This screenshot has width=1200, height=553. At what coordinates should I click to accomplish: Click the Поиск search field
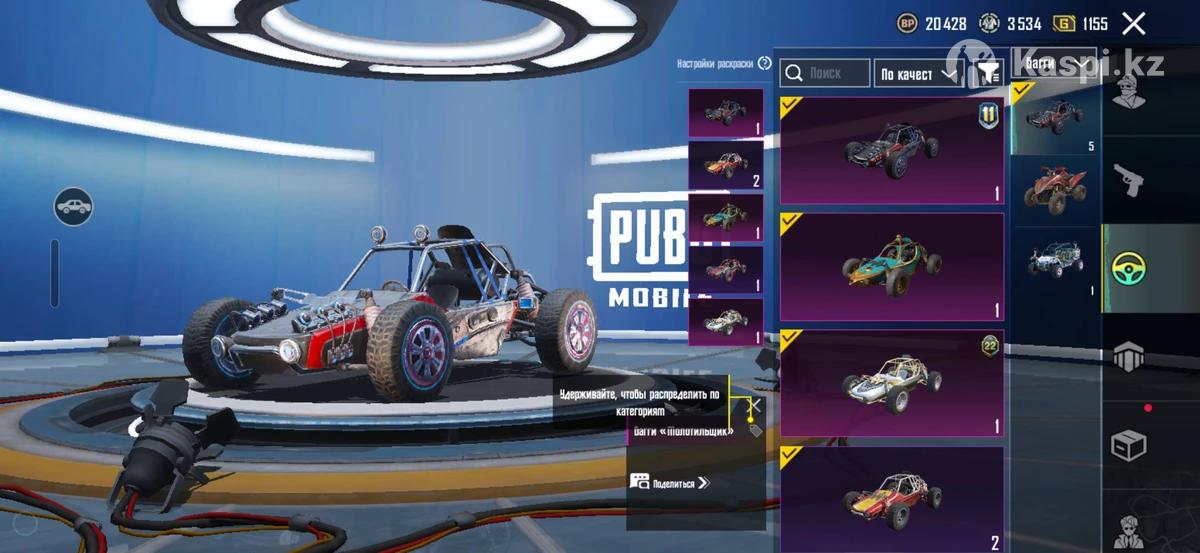click(826, 73)
